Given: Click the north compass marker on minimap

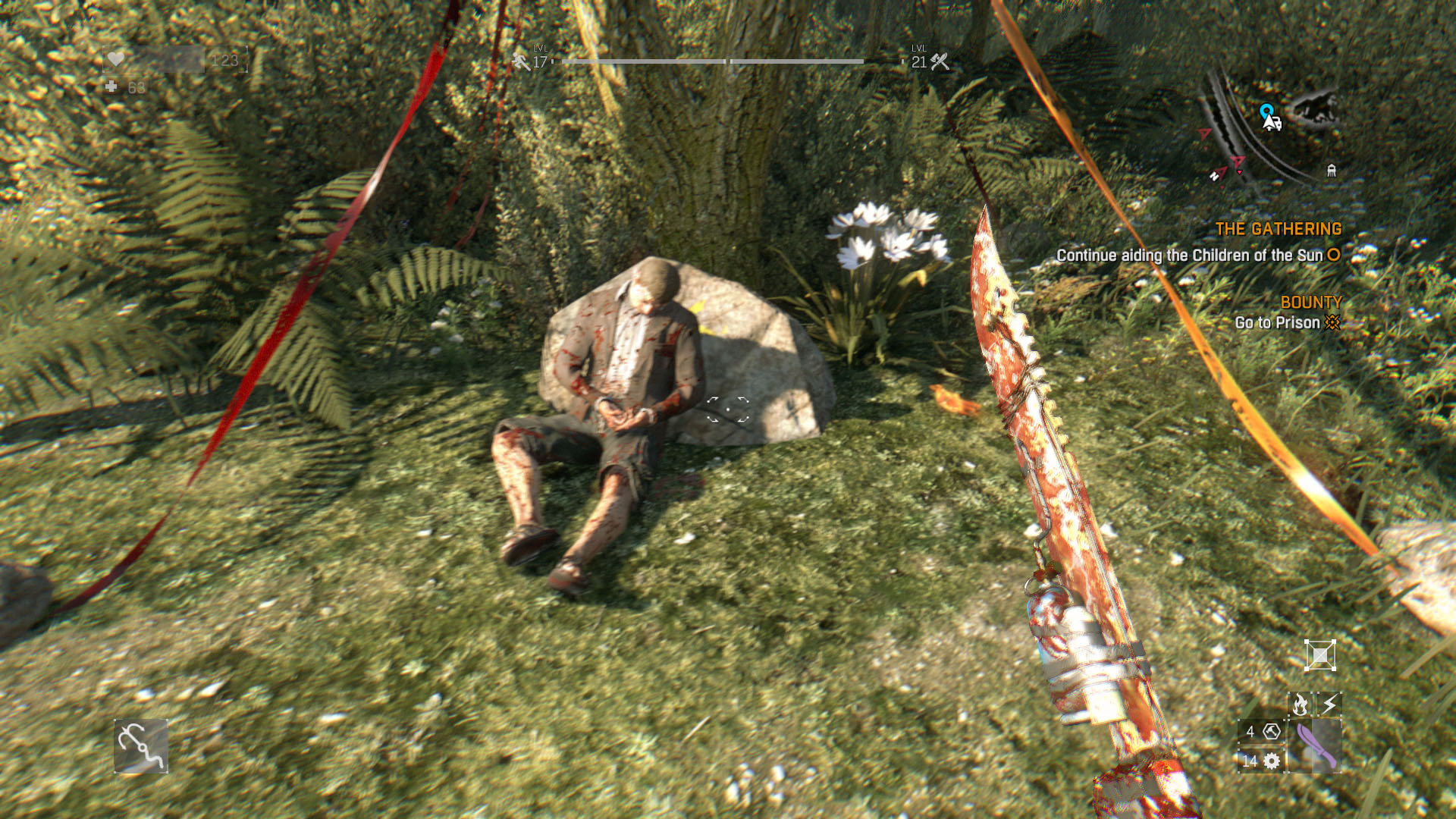Looking at the screenshot, I should (1214, 175).
